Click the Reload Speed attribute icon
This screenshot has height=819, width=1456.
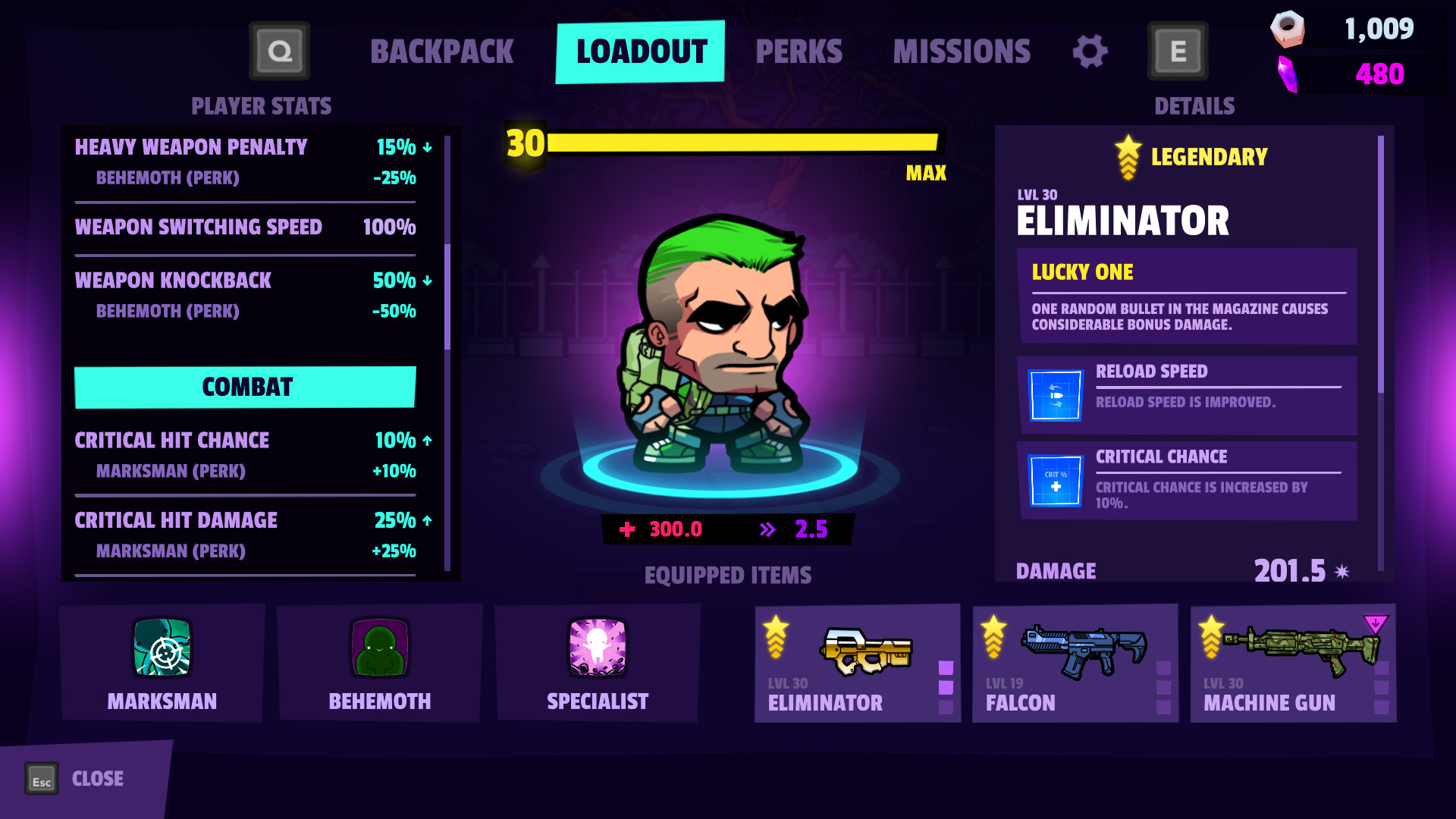click(x=1054, y=395)
